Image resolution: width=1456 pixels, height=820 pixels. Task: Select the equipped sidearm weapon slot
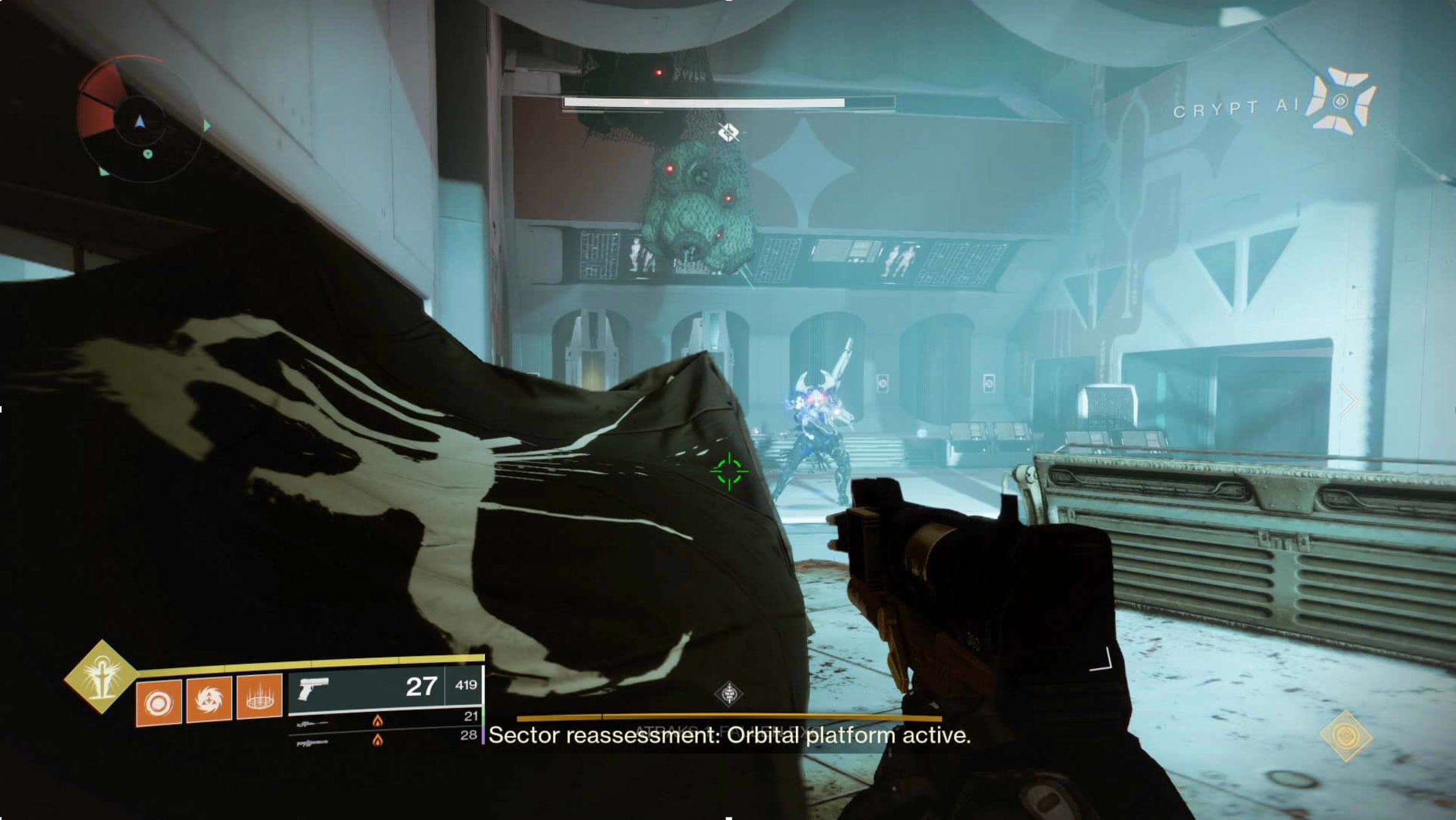pyautogui.click(x=385, y=687)
